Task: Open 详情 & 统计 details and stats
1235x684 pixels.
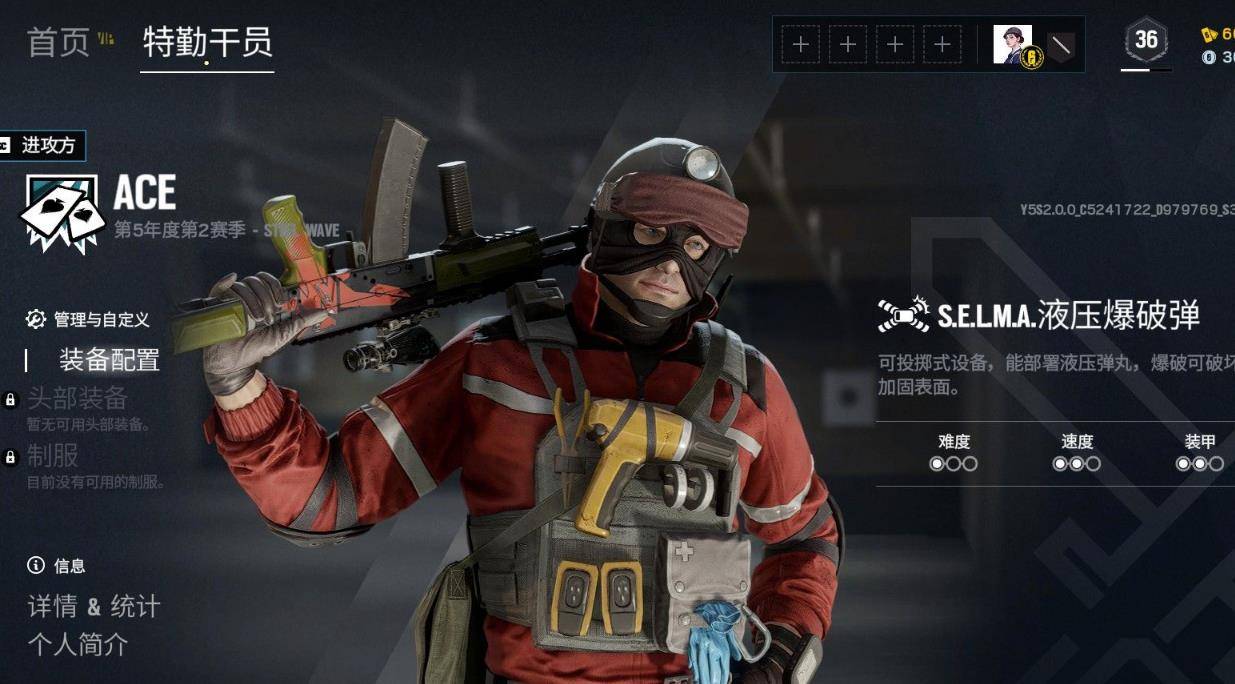Action: pyautogui.click(x=93, y=606)
